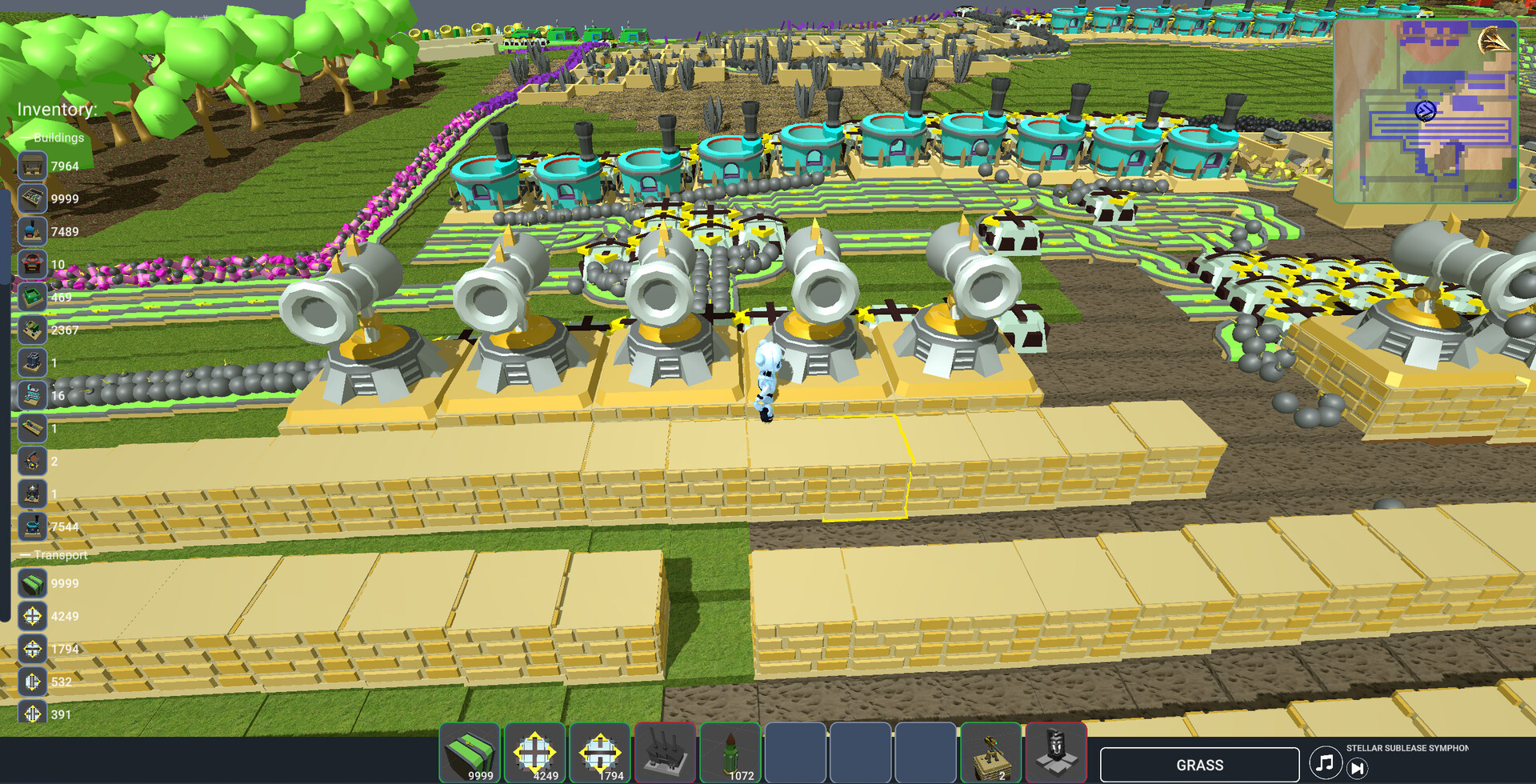Select the dark statue item in the hotbar

pyautogui.click(x=1058, y=753)
